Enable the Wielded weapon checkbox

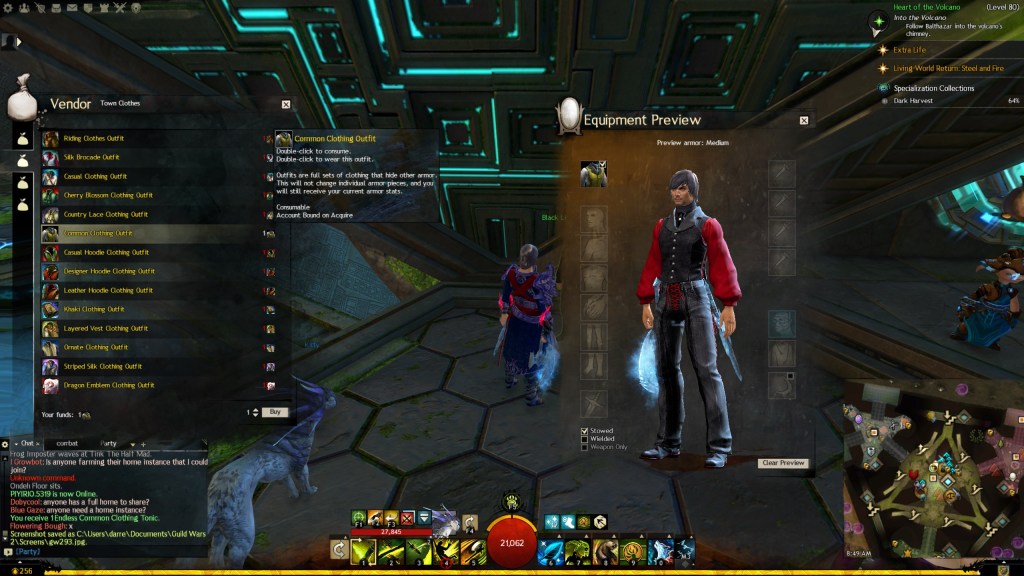[x=585, y=439]
